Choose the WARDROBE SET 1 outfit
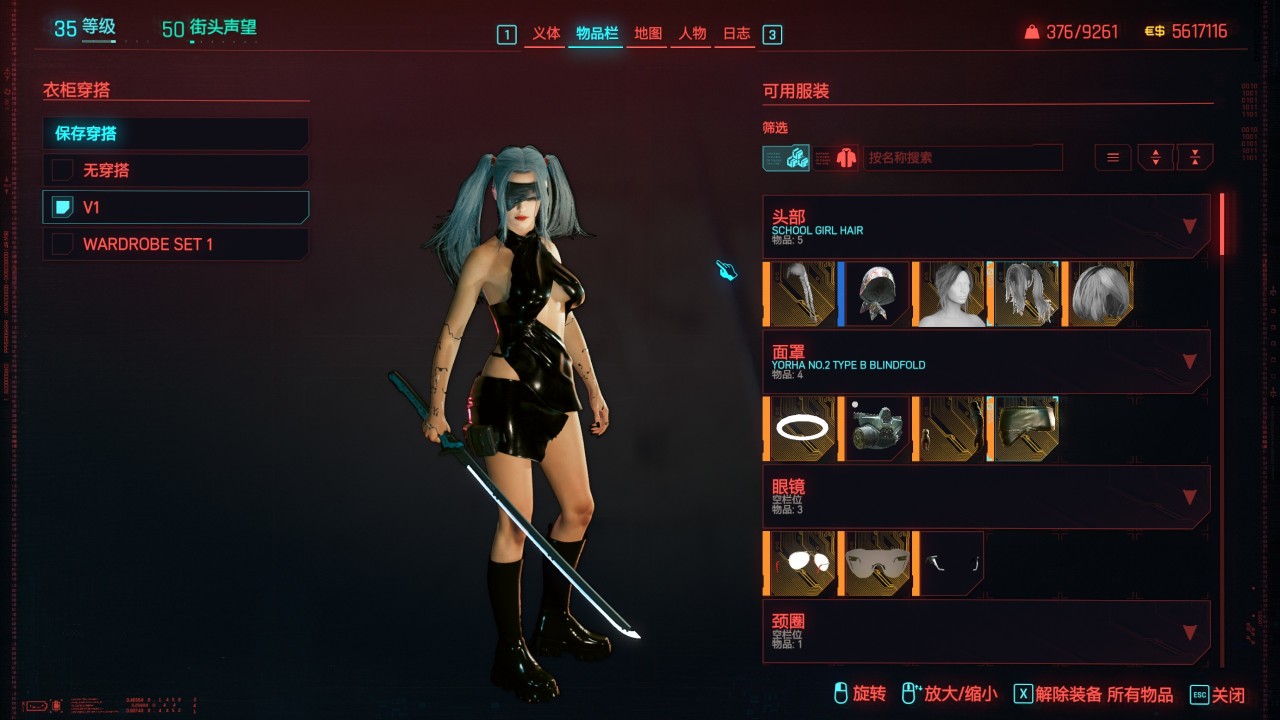This screenshot has width=1280, height=720. [175, 244]
